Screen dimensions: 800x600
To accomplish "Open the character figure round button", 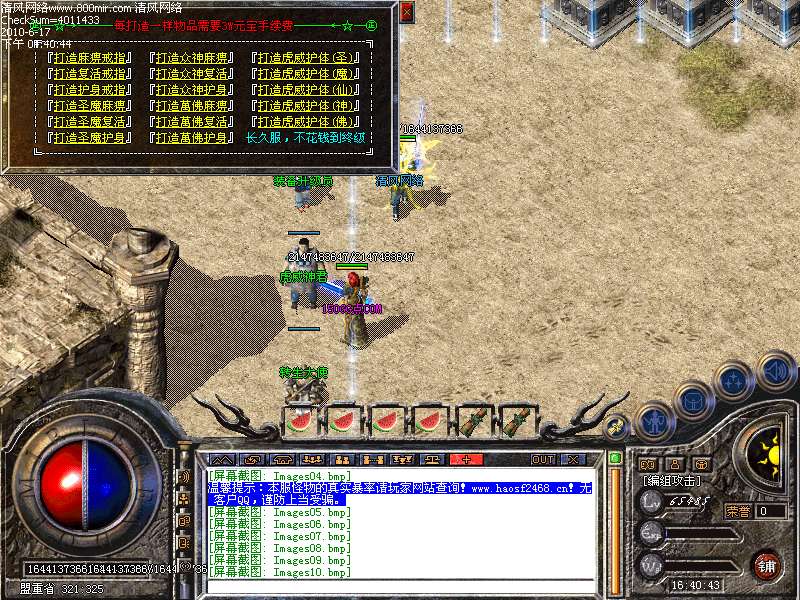I will [x=654, y=424].
